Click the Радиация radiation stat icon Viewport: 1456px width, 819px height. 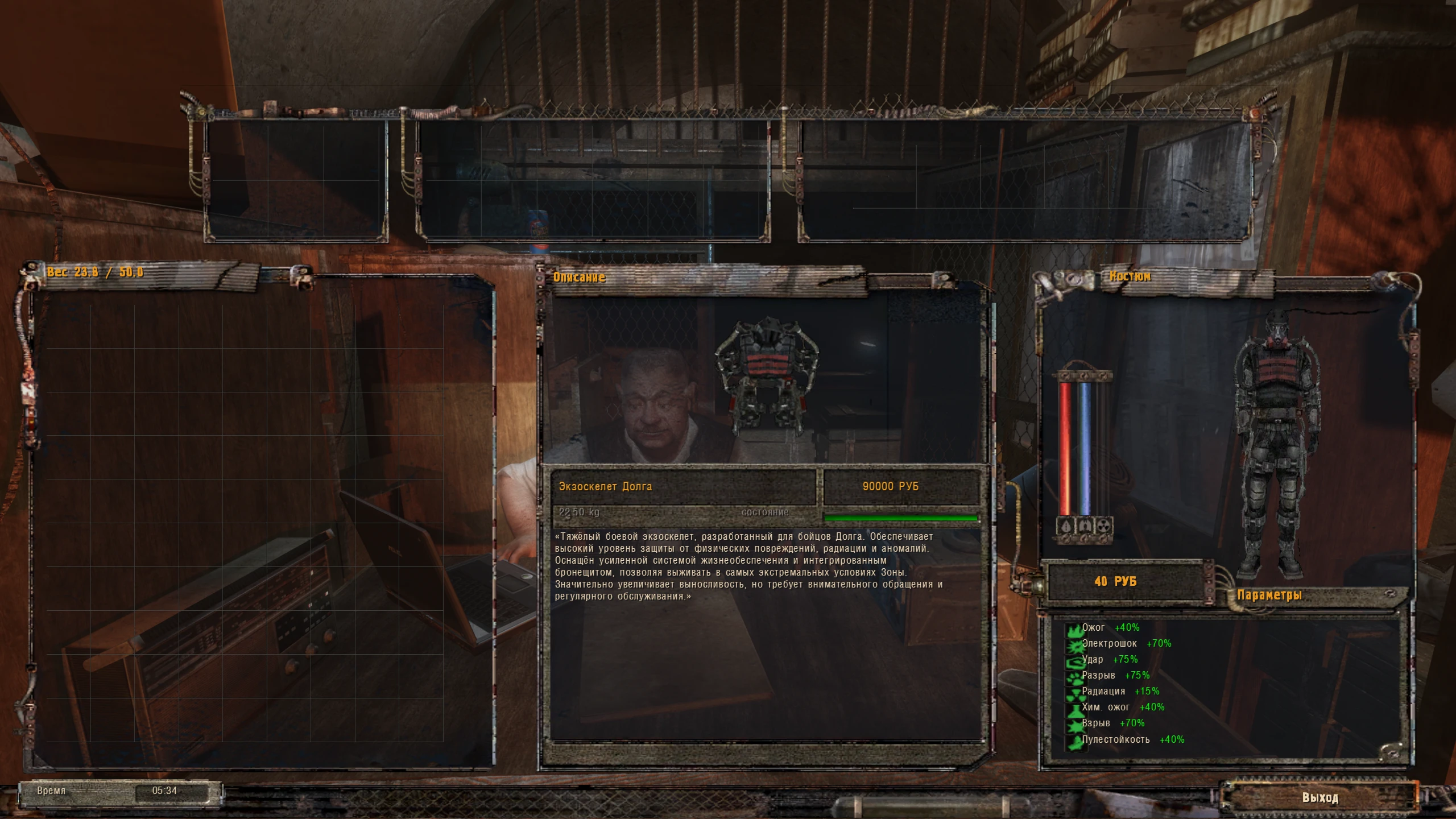coord(1077,693)
